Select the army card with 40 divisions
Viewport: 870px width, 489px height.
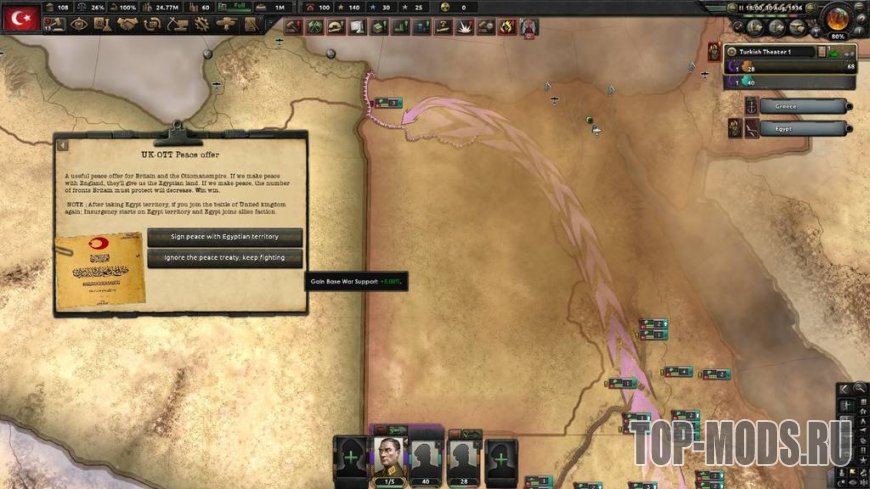coord(425,458)
